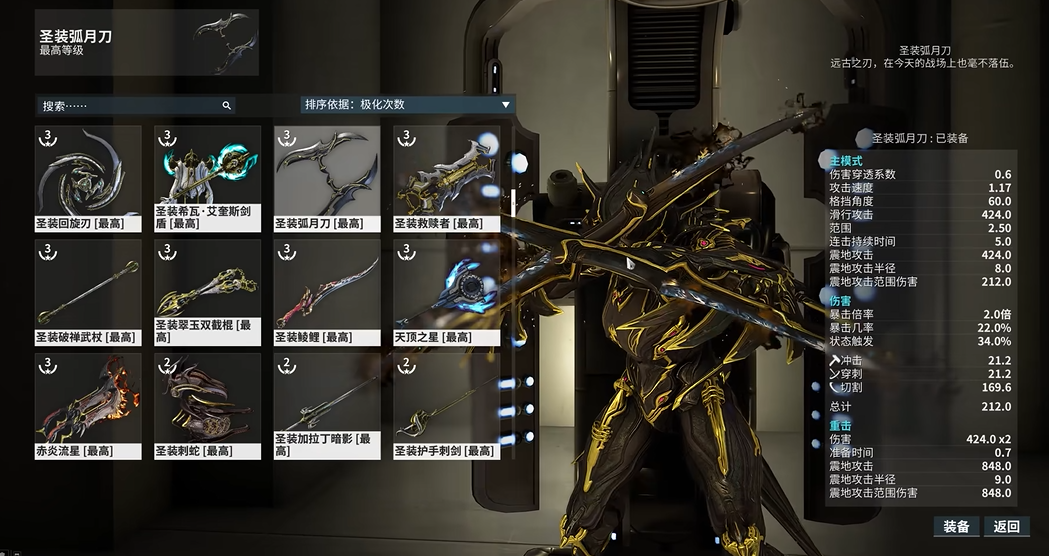Focus the 搜索 search field
Viewport: 1049px width, 556px height.
(135, 105)
